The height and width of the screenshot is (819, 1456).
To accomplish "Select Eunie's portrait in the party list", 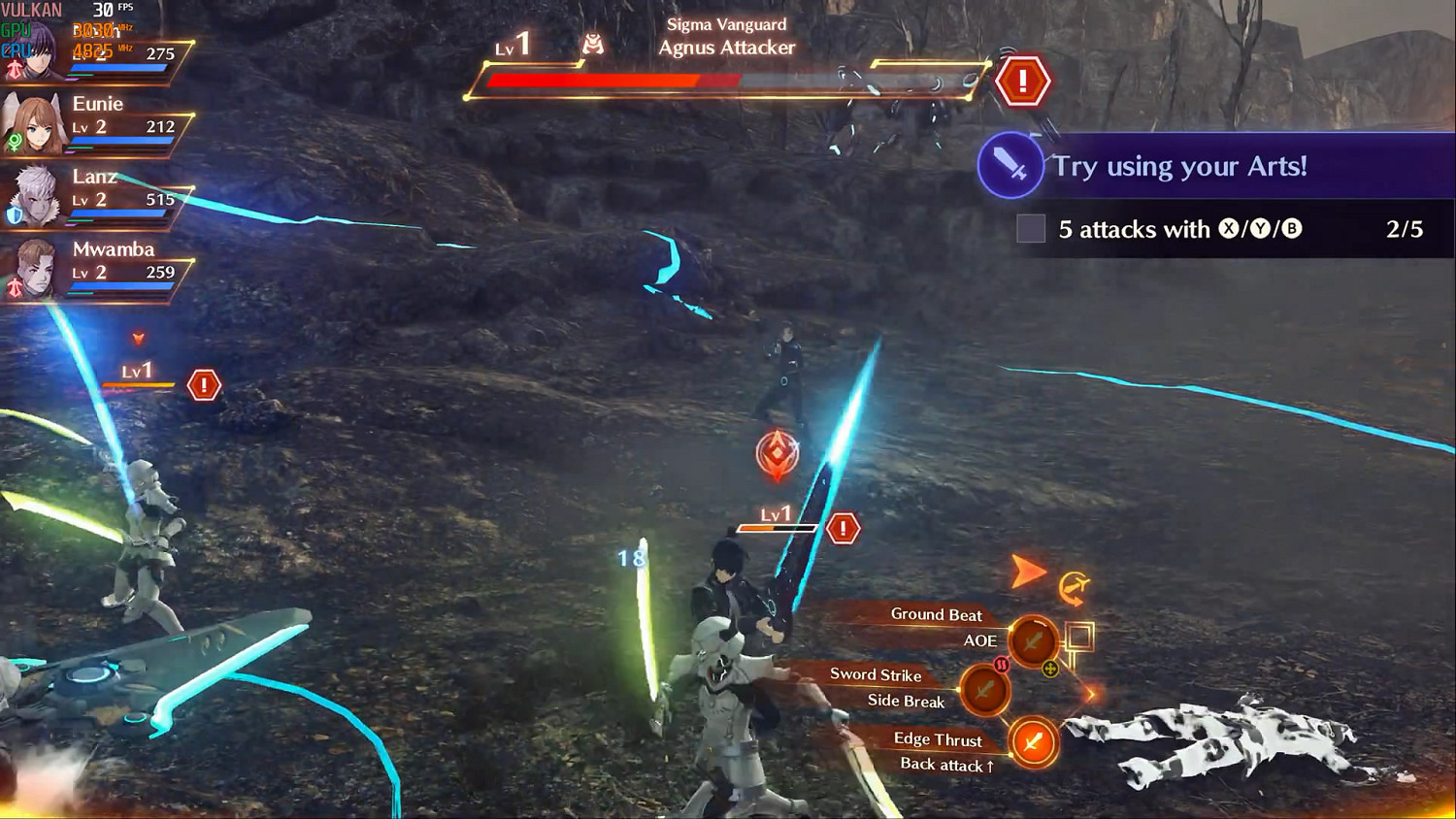I will click(34, 121).
